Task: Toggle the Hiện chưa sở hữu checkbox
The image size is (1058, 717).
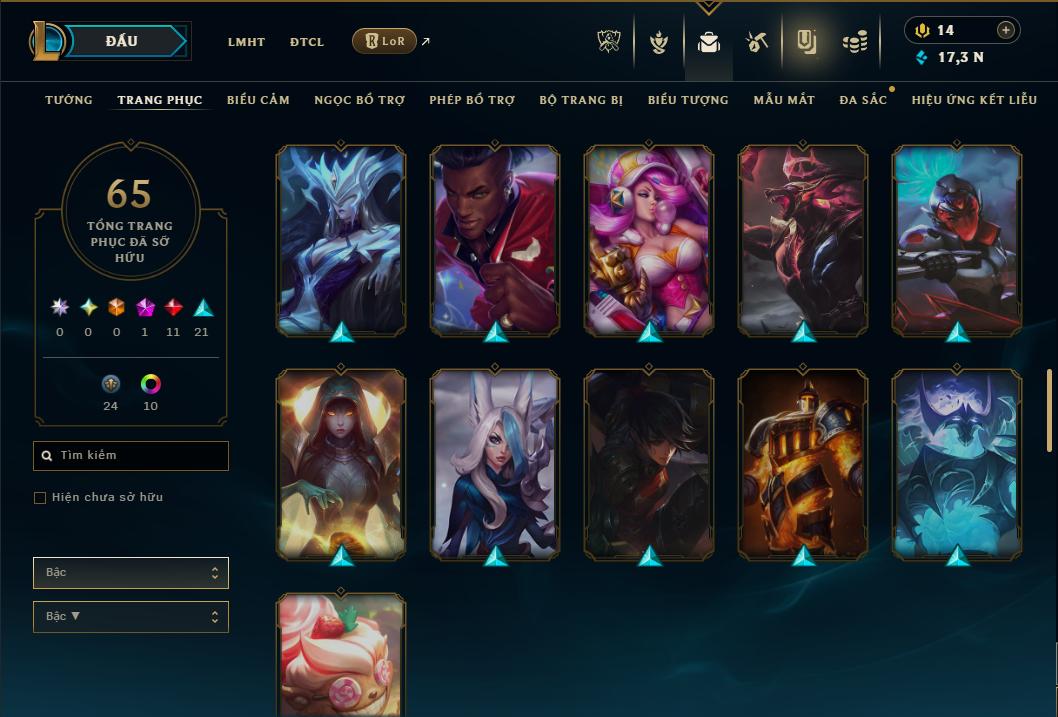Action: tap(40, 498)
